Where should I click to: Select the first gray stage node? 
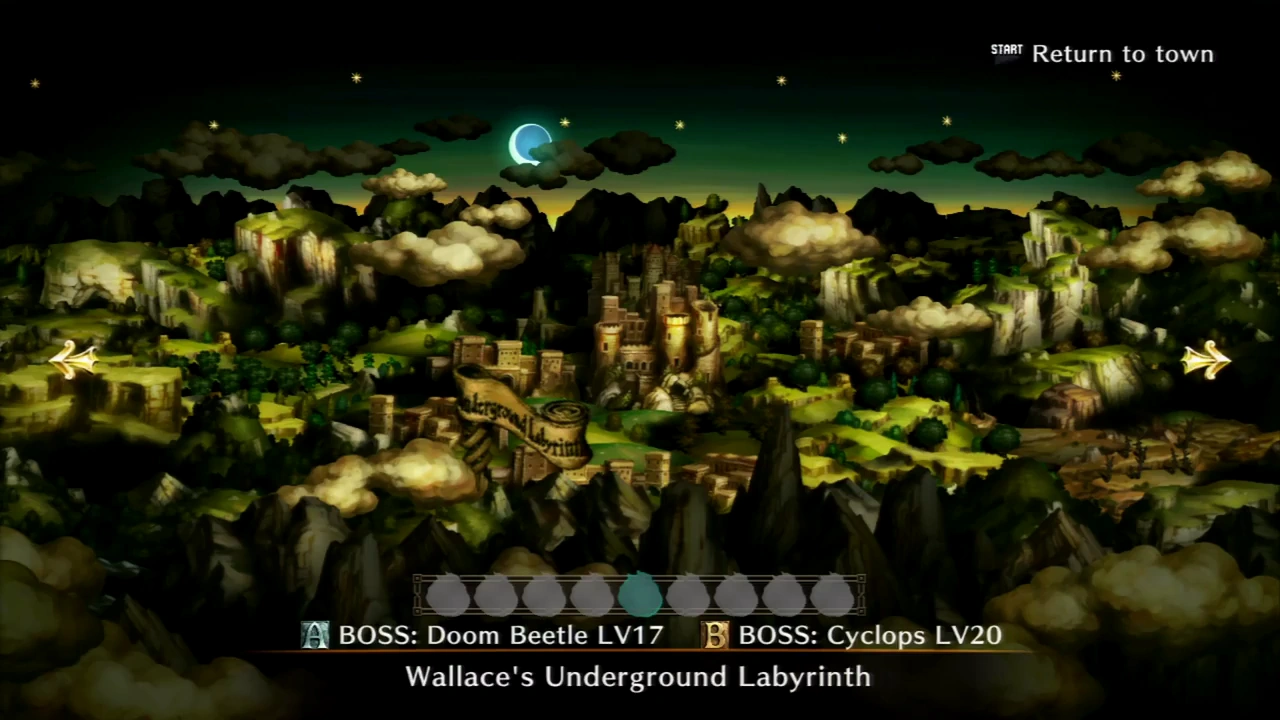coord(448,595)
